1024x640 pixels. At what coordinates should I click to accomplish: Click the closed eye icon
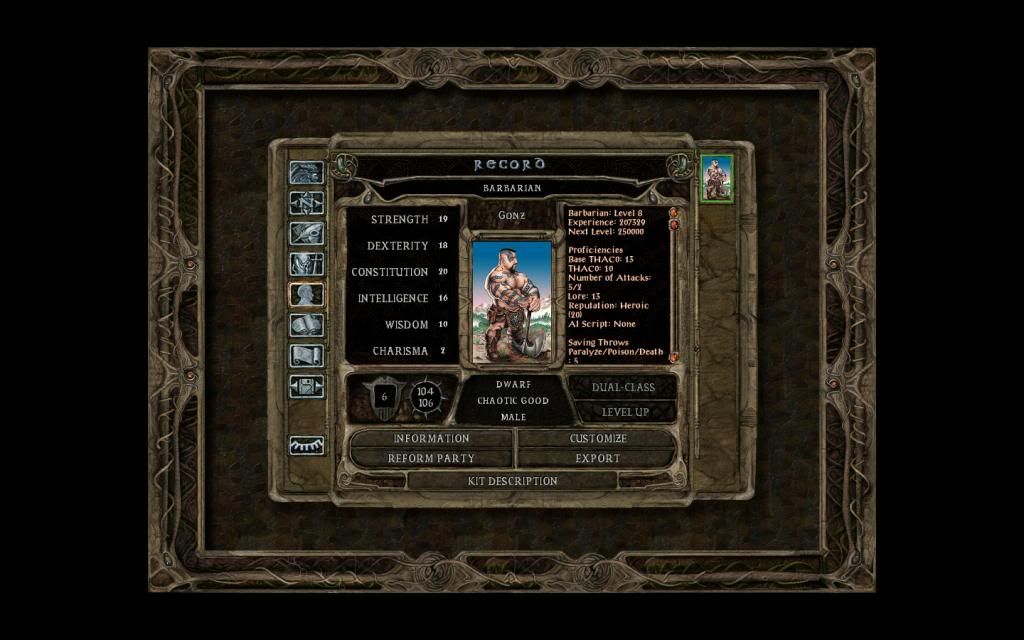(x=306, y=445)
